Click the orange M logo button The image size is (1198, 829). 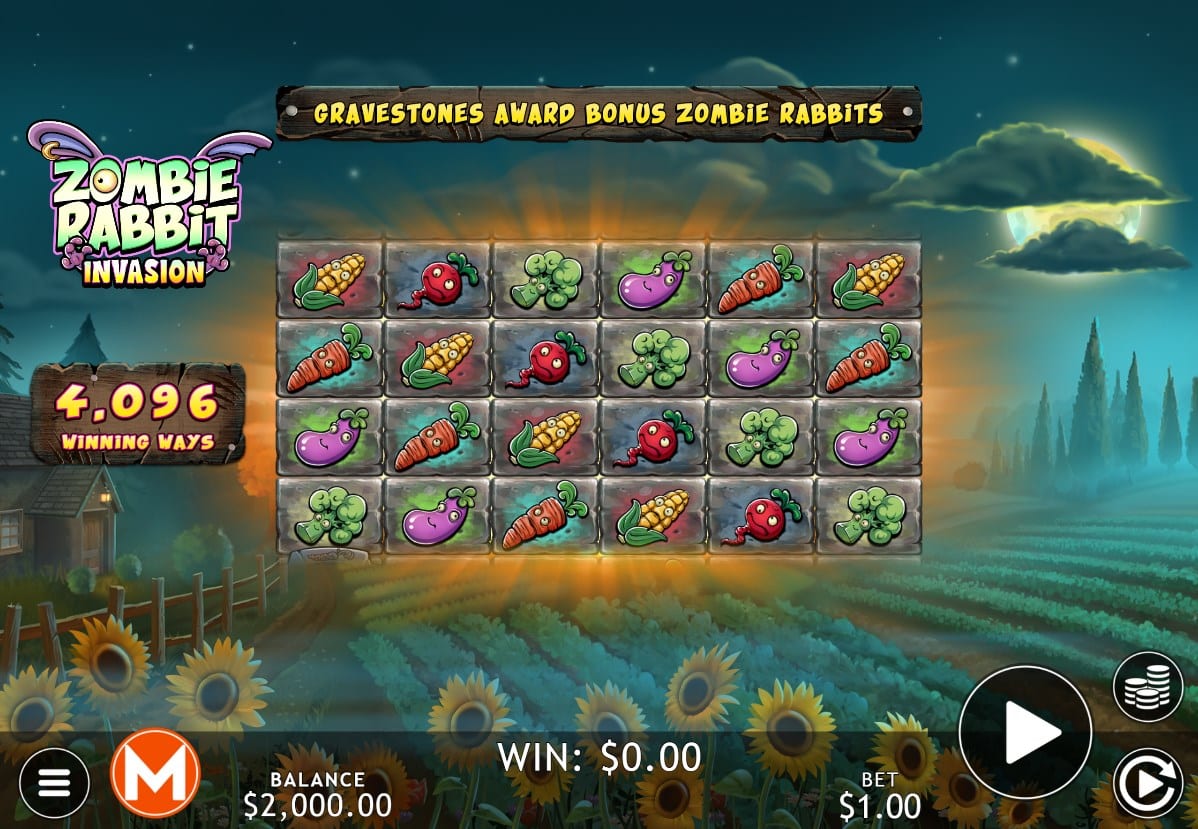(x=155, y=772)
